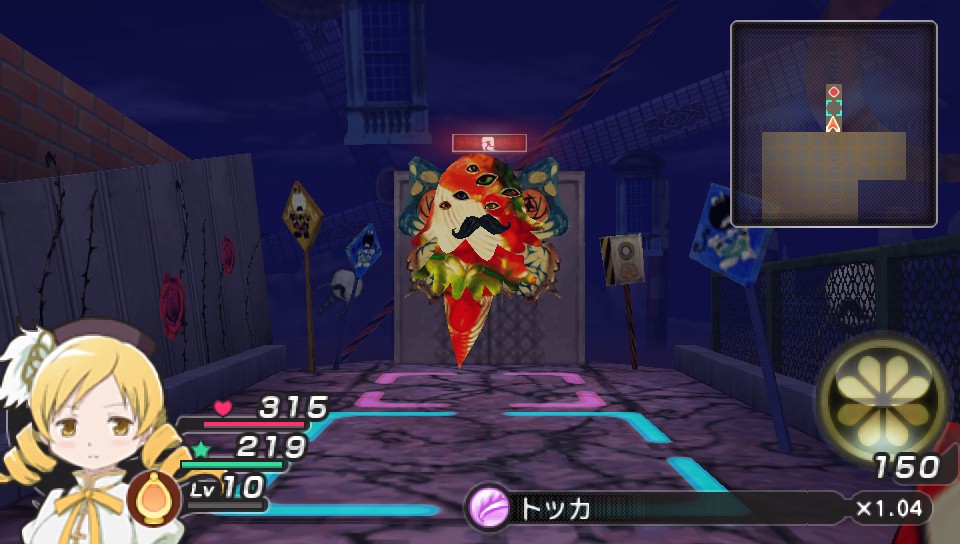
Task: Click the orange soul gem icon
Action: 154,497
